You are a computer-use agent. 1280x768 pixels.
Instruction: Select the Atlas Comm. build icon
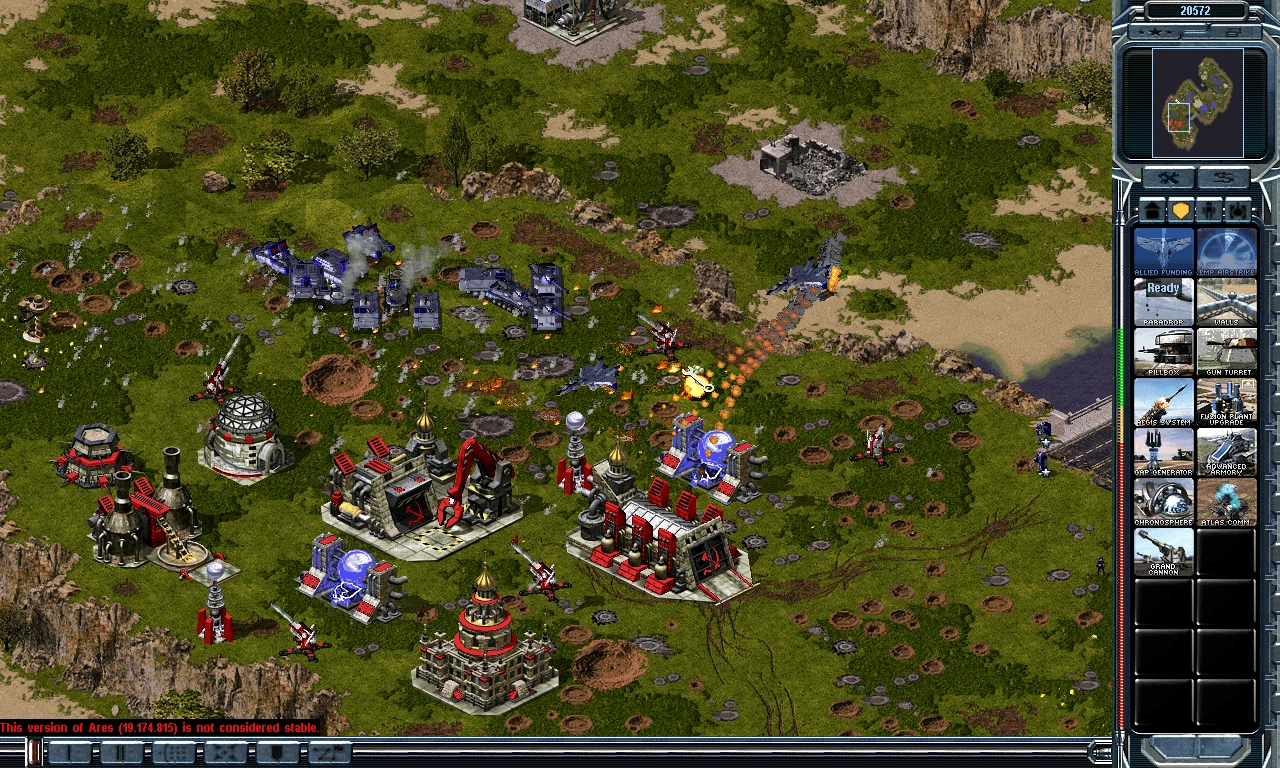click(x=1226, y=502)
